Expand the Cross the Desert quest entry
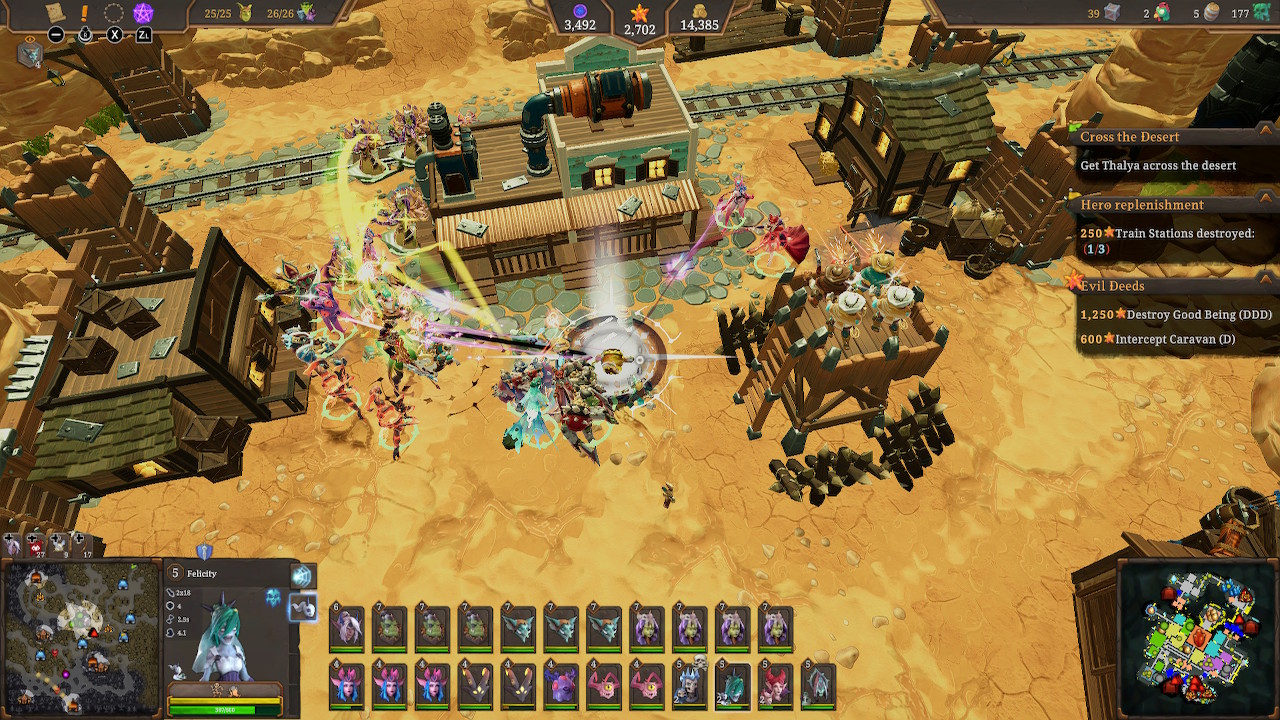The height and width of the screenshot is (720, 1280). 1131,136
